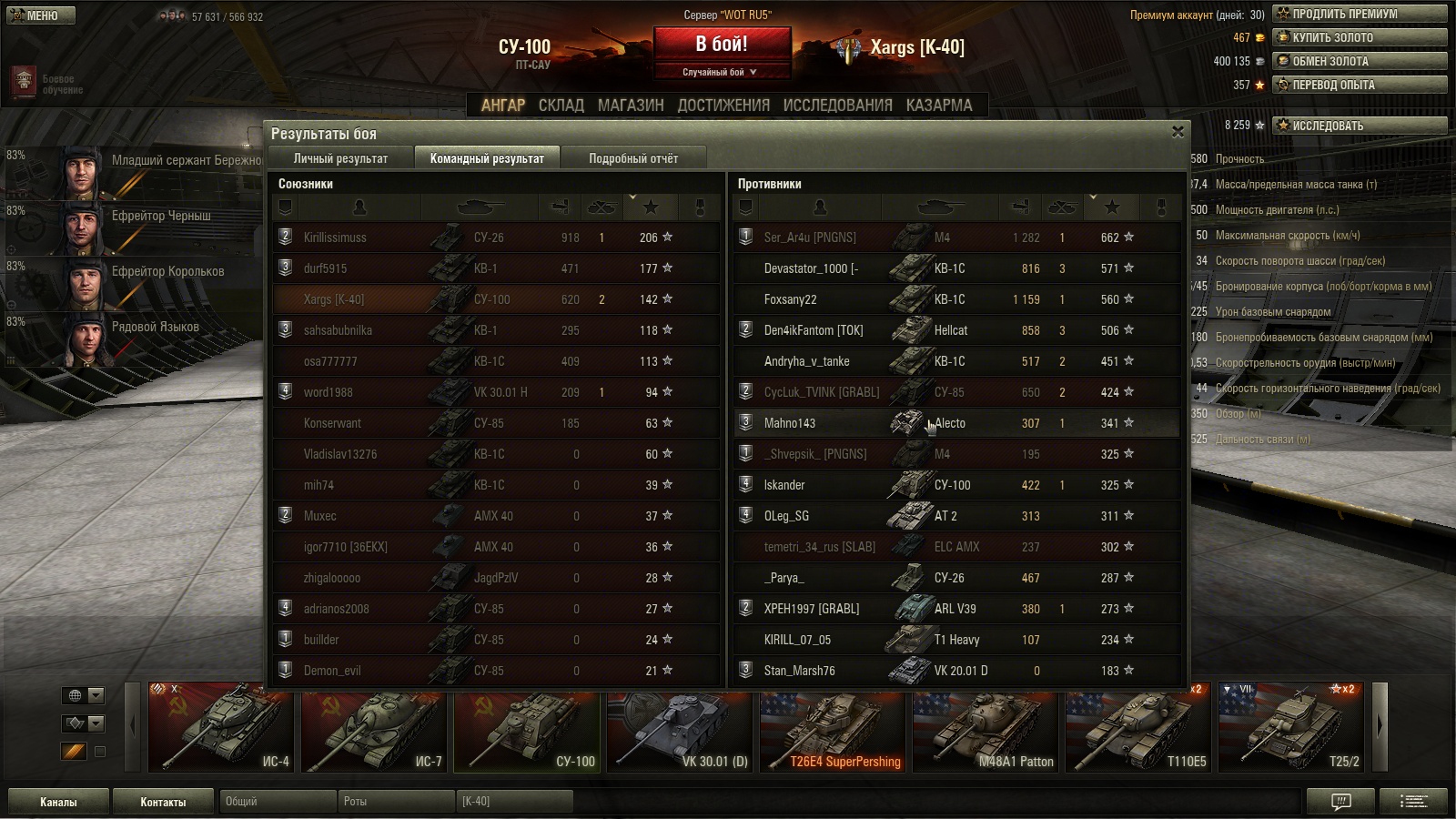Viewport: 1456px width, 819px height.
Task: Start battle with the red В бой! button
Action: click(722, 44)
